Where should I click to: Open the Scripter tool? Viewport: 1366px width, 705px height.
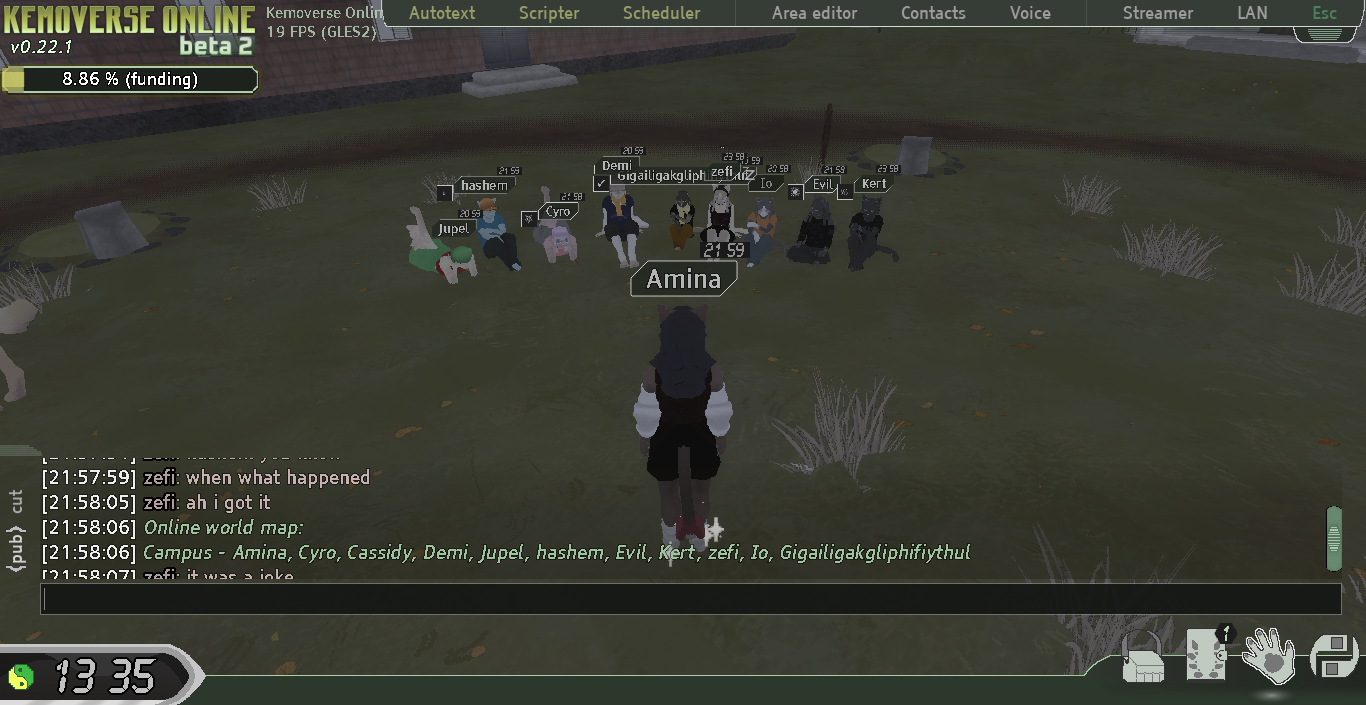click(x=549, y=13)
